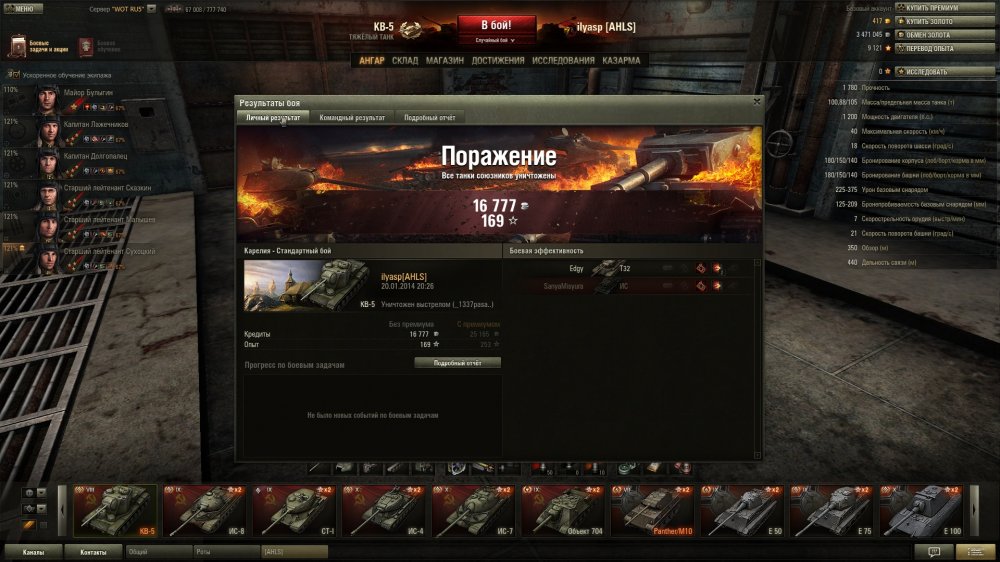Switch to the СКЛАД tab
Viewport: 1000px width, 562px height.
click(x=405, y=60)
